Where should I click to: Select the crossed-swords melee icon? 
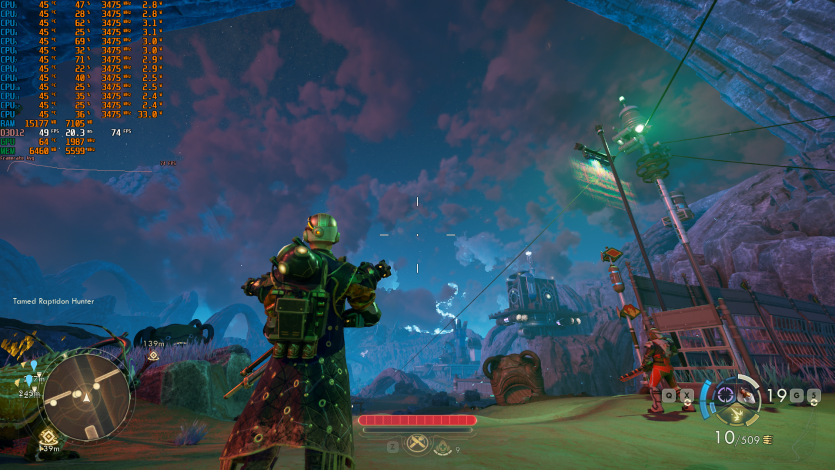click(418, 445)
